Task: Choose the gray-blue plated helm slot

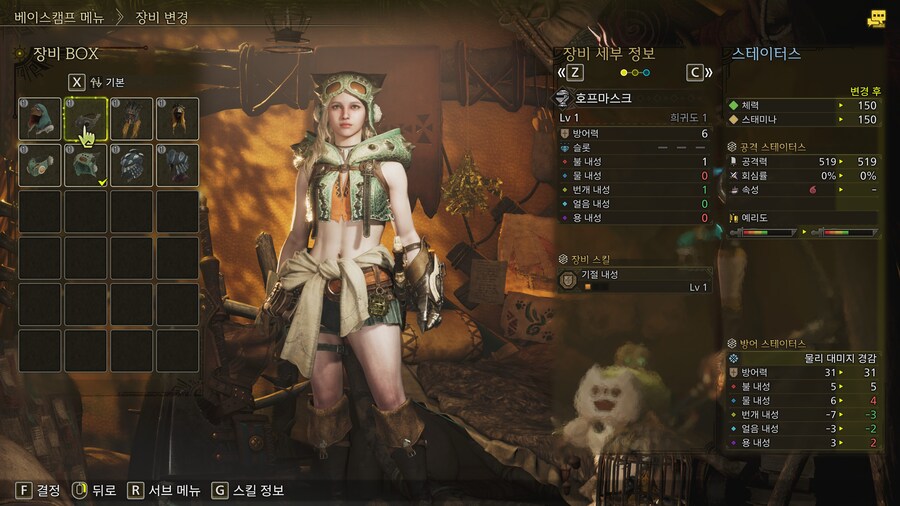Action: [x=178, y=165]
